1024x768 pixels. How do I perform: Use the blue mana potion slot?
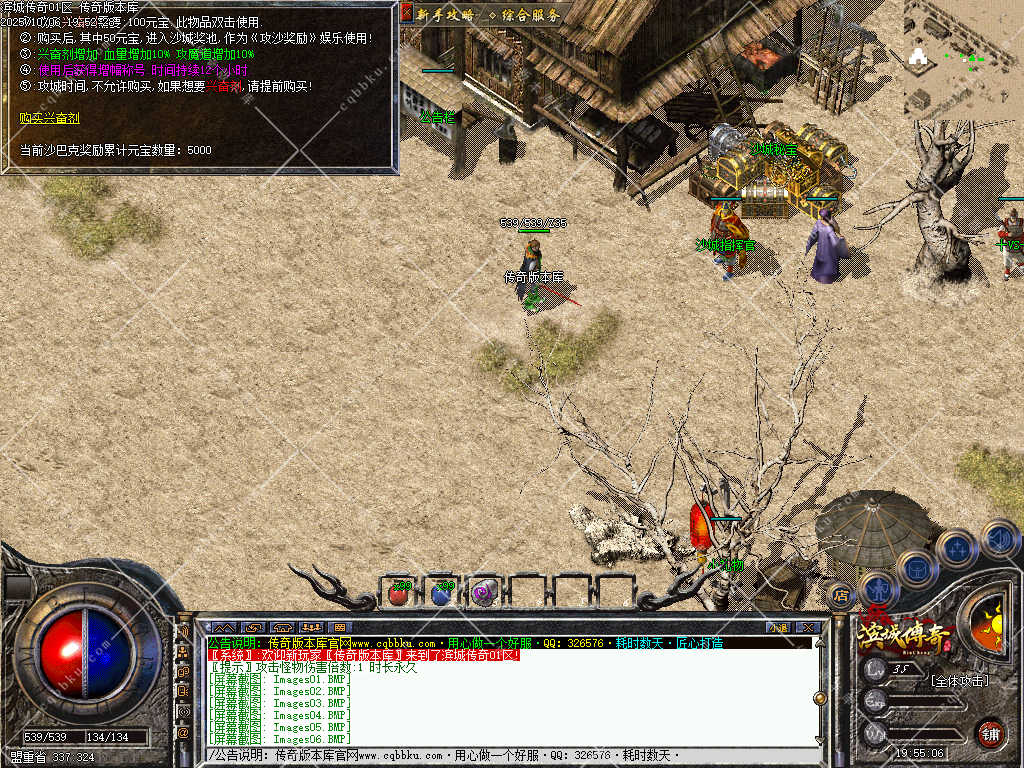pos(442,593)
